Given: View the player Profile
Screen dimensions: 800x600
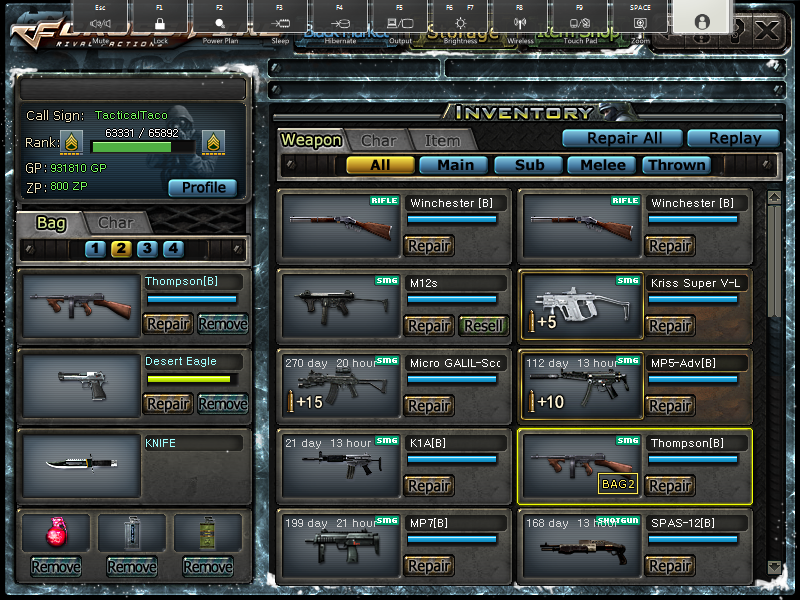Looking at the screenshot, I should click(202, 187).
